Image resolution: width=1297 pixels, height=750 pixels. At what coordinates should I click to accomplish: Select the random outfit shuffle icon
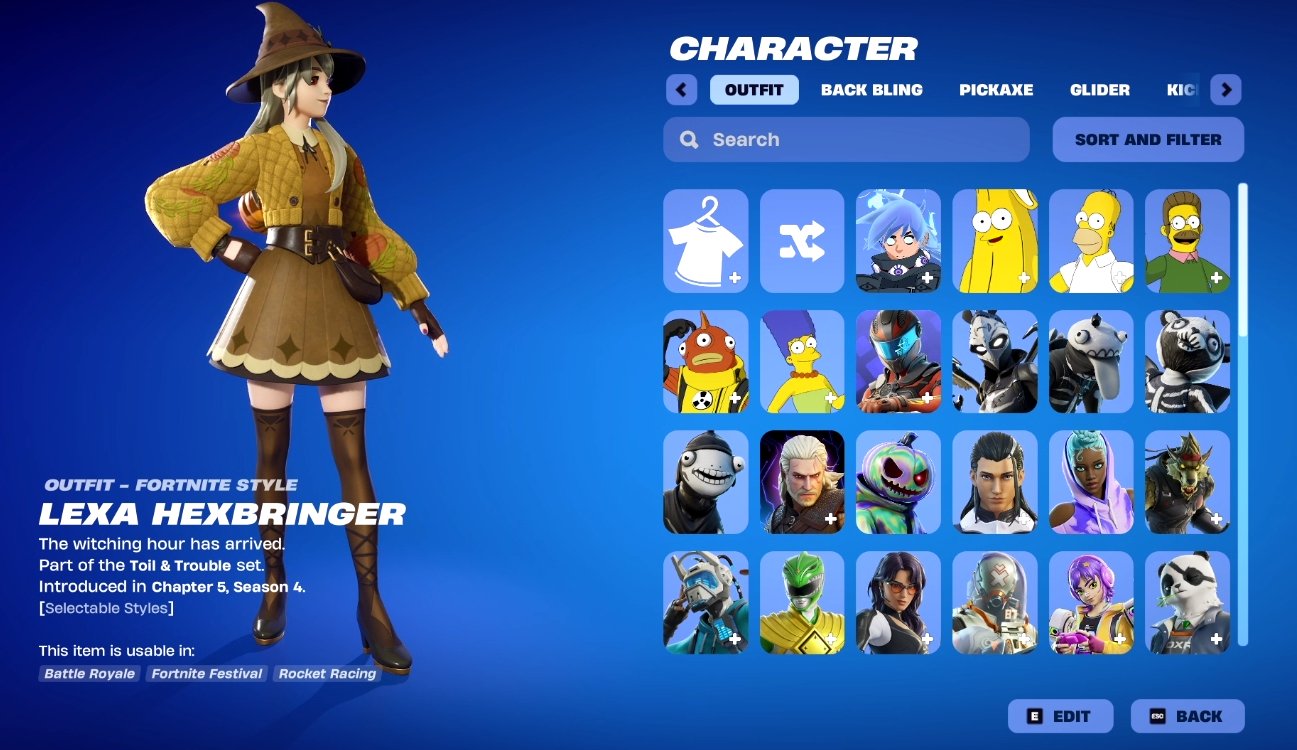click(x=801, y=241)
